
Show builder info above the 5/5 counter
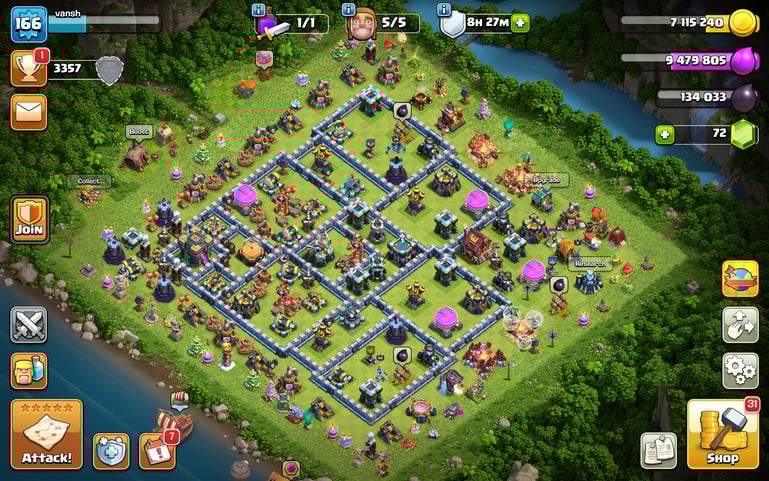[x=349, y=9]
